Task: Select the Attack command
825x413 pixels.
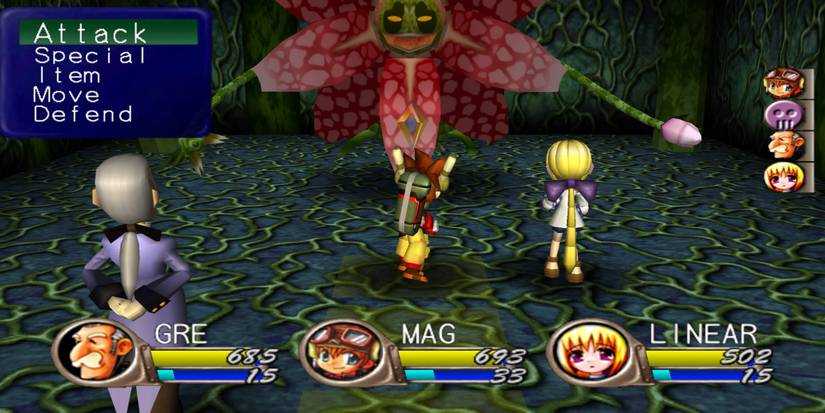Action: click(x=91, y=34)
